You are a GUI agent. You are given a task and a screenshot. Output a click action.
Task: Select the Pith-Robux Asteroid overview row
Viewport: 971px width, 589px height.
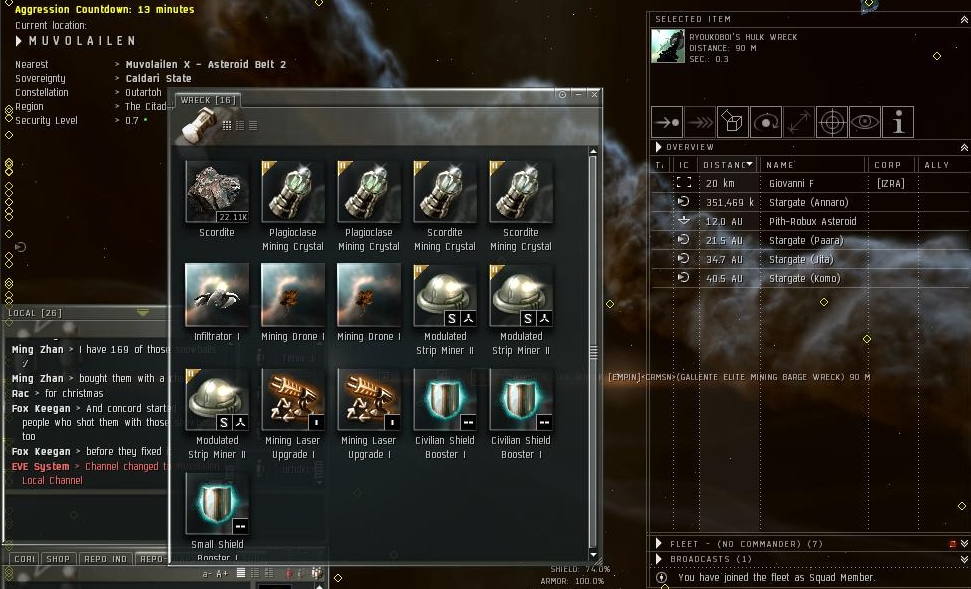click(x=812, y=221)
